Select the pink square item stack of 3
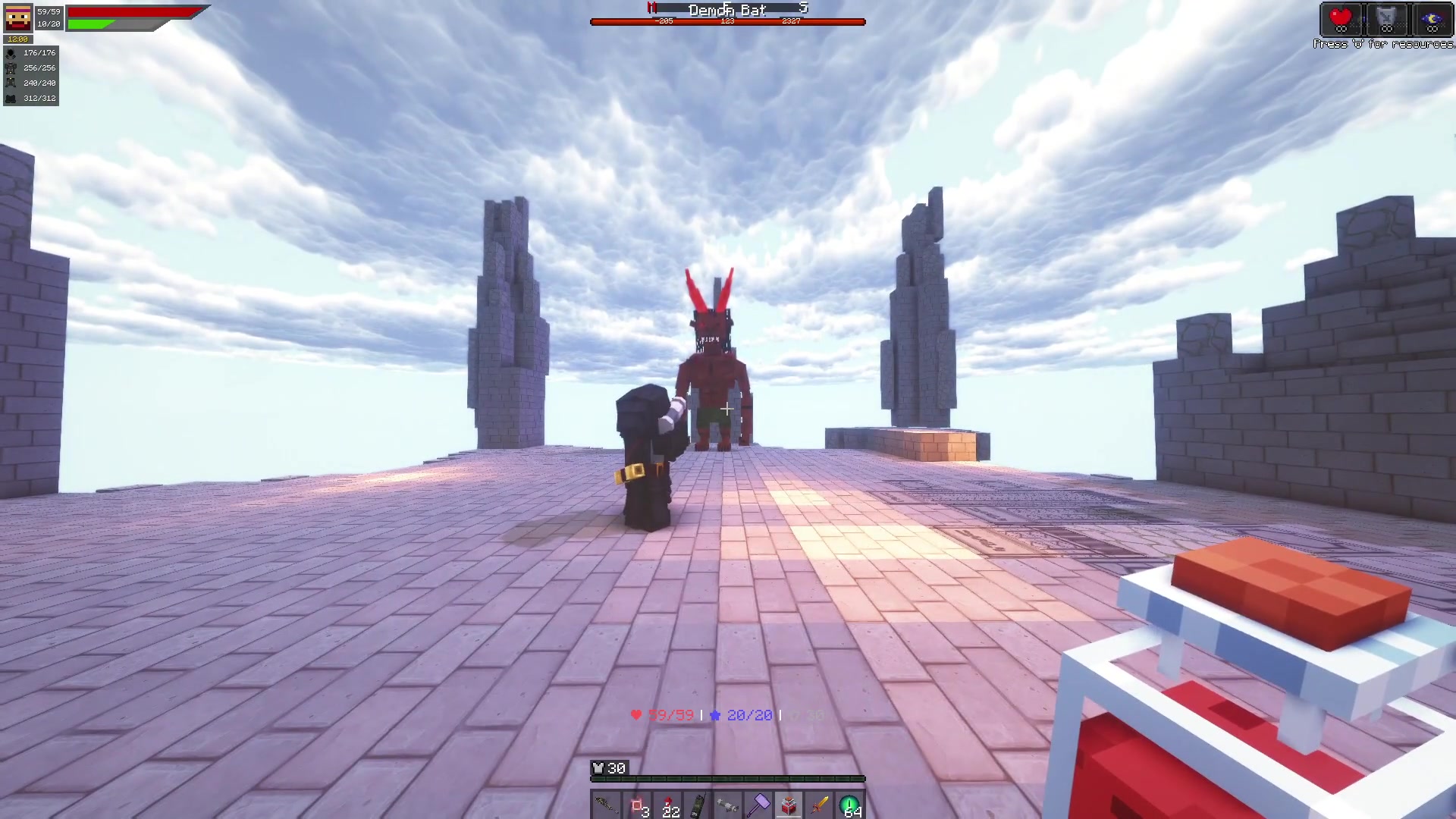Image resolution: width=1456 pixels, height=819 pixels. click(637, 805)
